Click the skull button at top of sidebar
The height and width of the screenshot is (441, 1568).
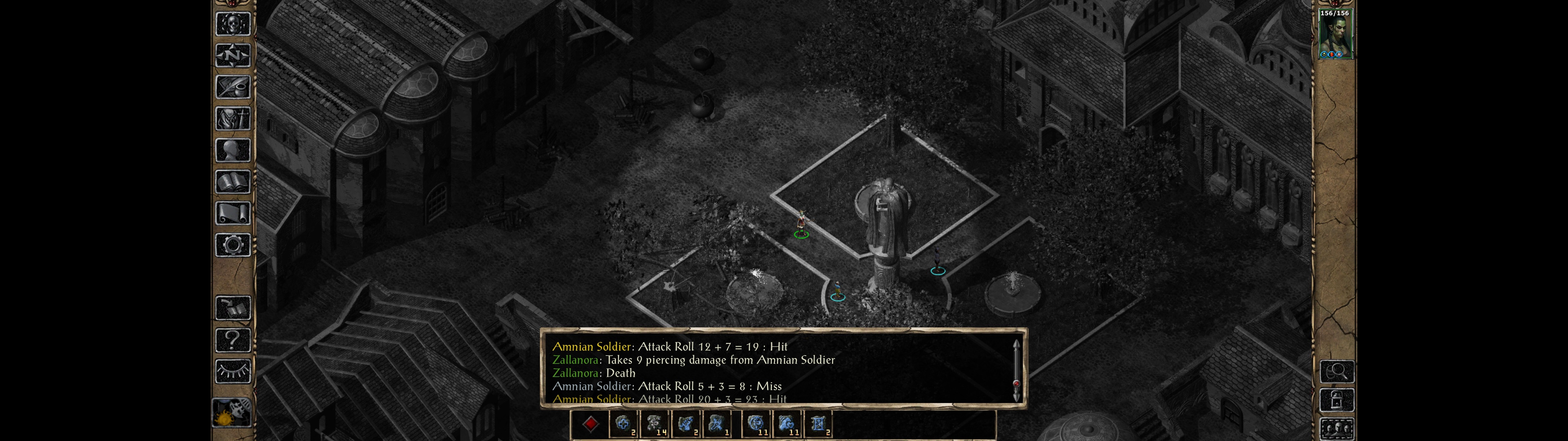click(x=232, y=24)
